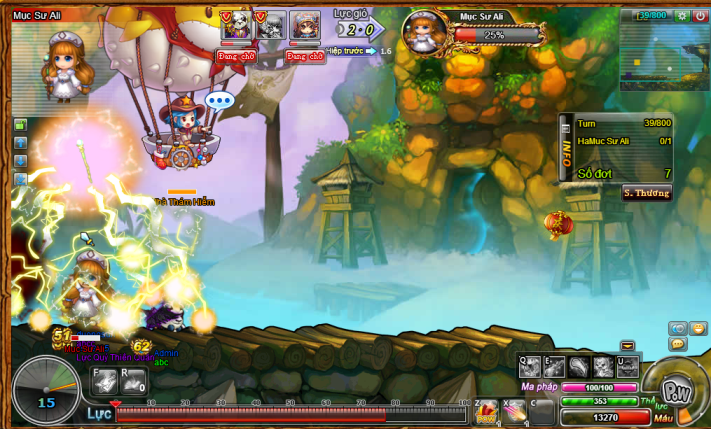Viewport: 711px width, 429px height.
Task: Toggle the binoculars view button
Action: [x=677, y=329]
